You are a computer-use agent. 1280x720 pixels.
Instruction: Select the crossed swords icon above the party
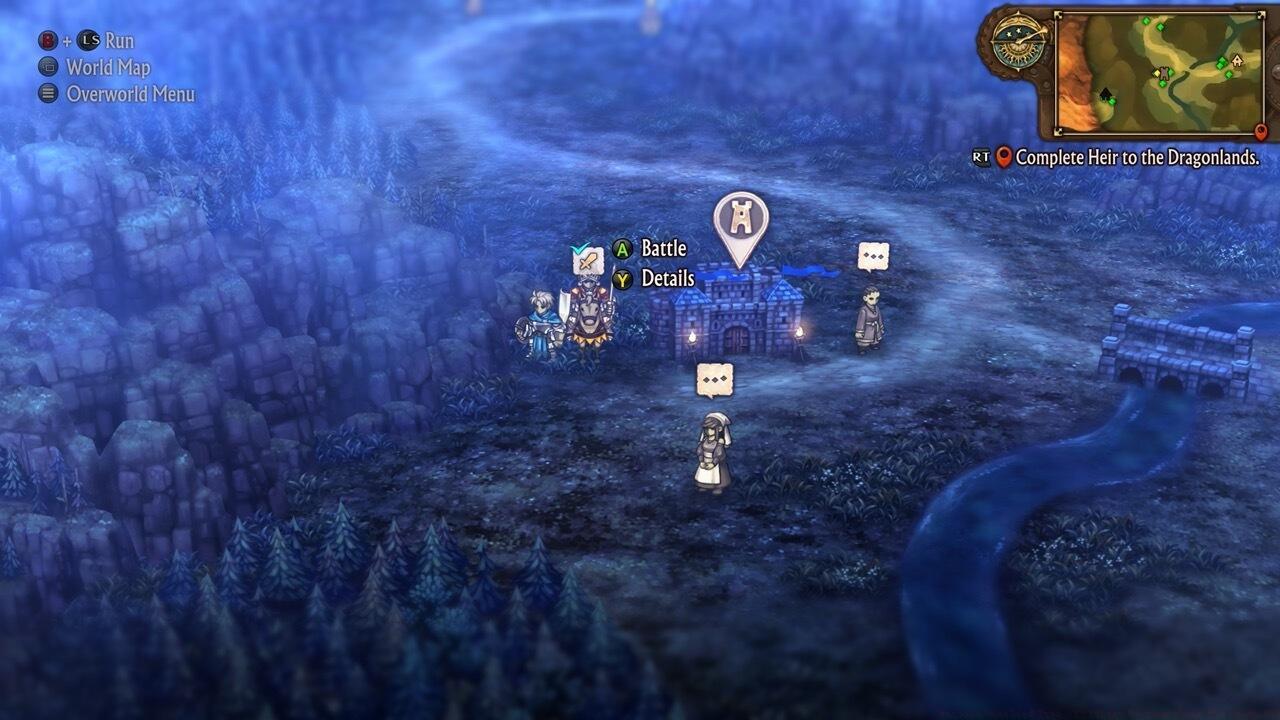(x=586, y=261)
